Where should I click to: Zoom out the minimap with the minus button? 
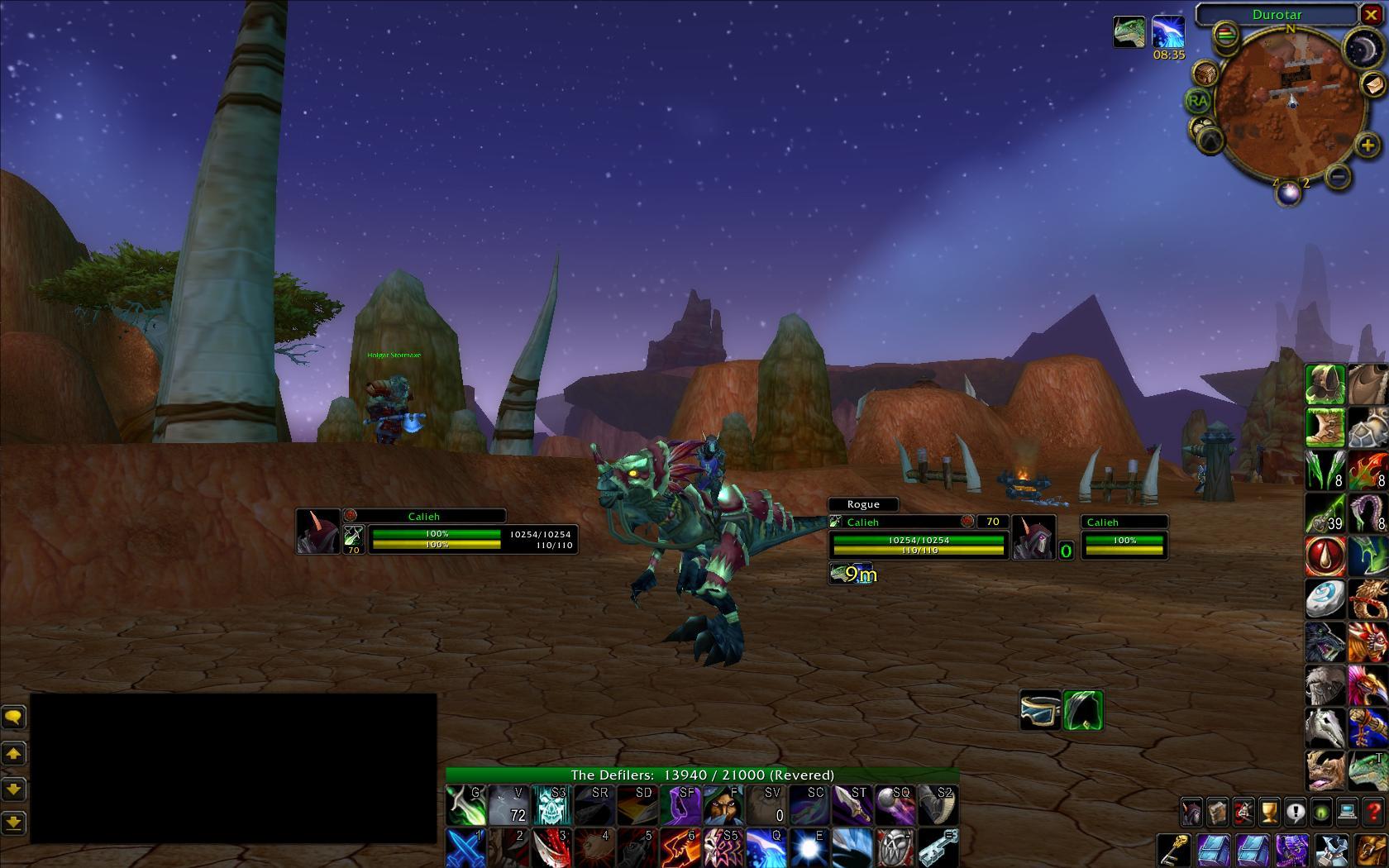pyautogui.click(x=1338, y=176)
